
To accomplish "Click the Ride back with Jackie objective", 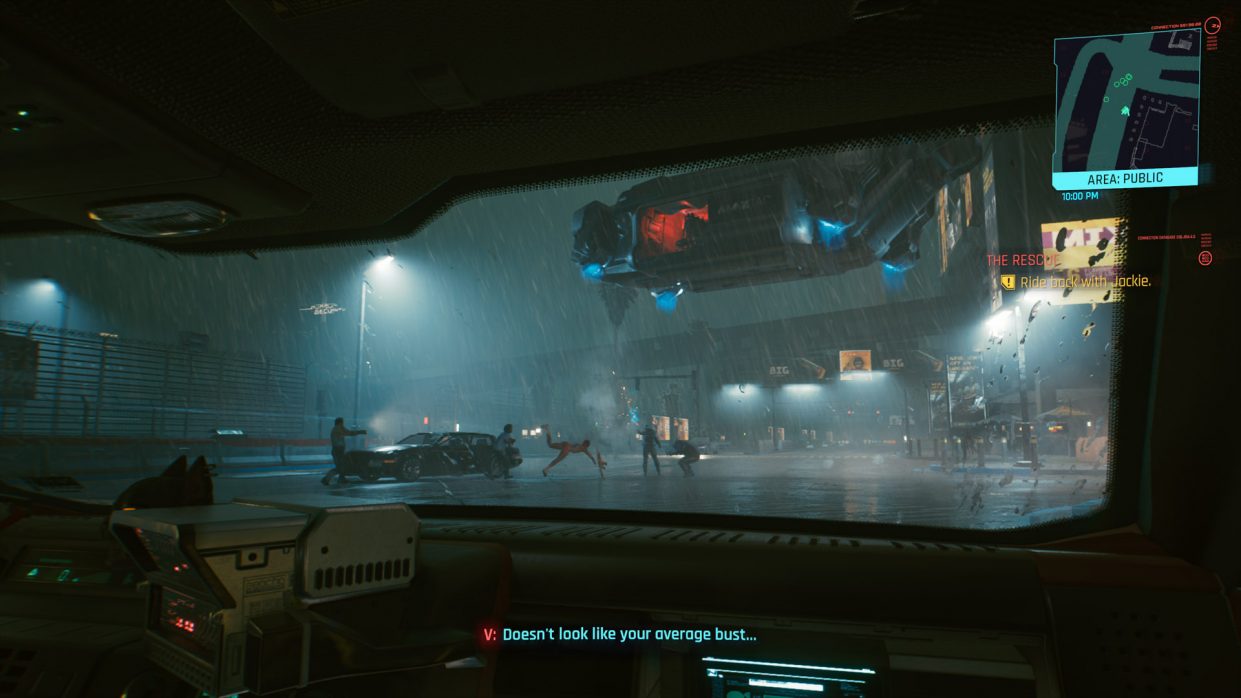I will pos(1084,282).
